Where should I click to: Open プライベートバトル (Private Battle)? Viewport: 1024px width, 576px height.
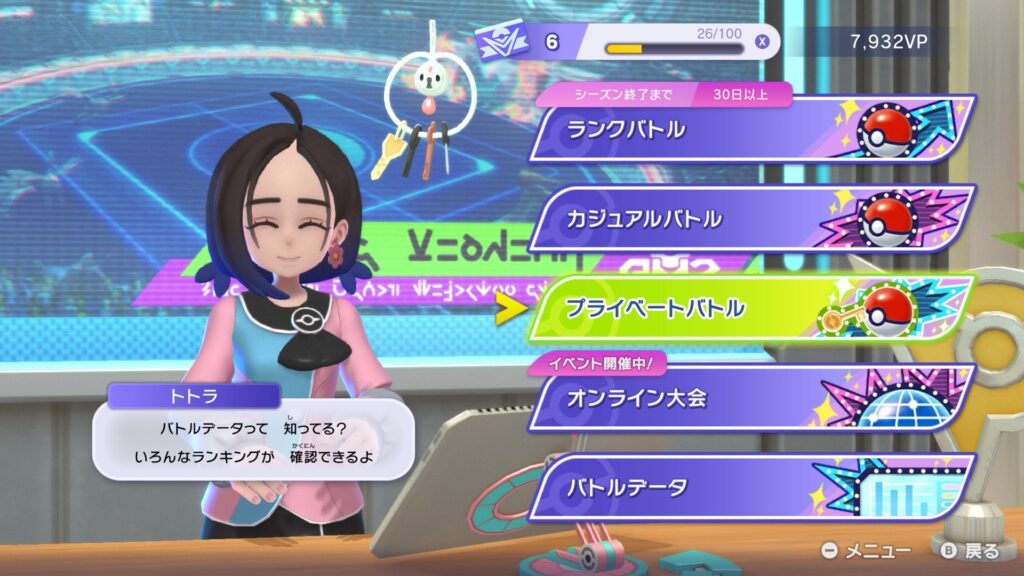(750, 308)
